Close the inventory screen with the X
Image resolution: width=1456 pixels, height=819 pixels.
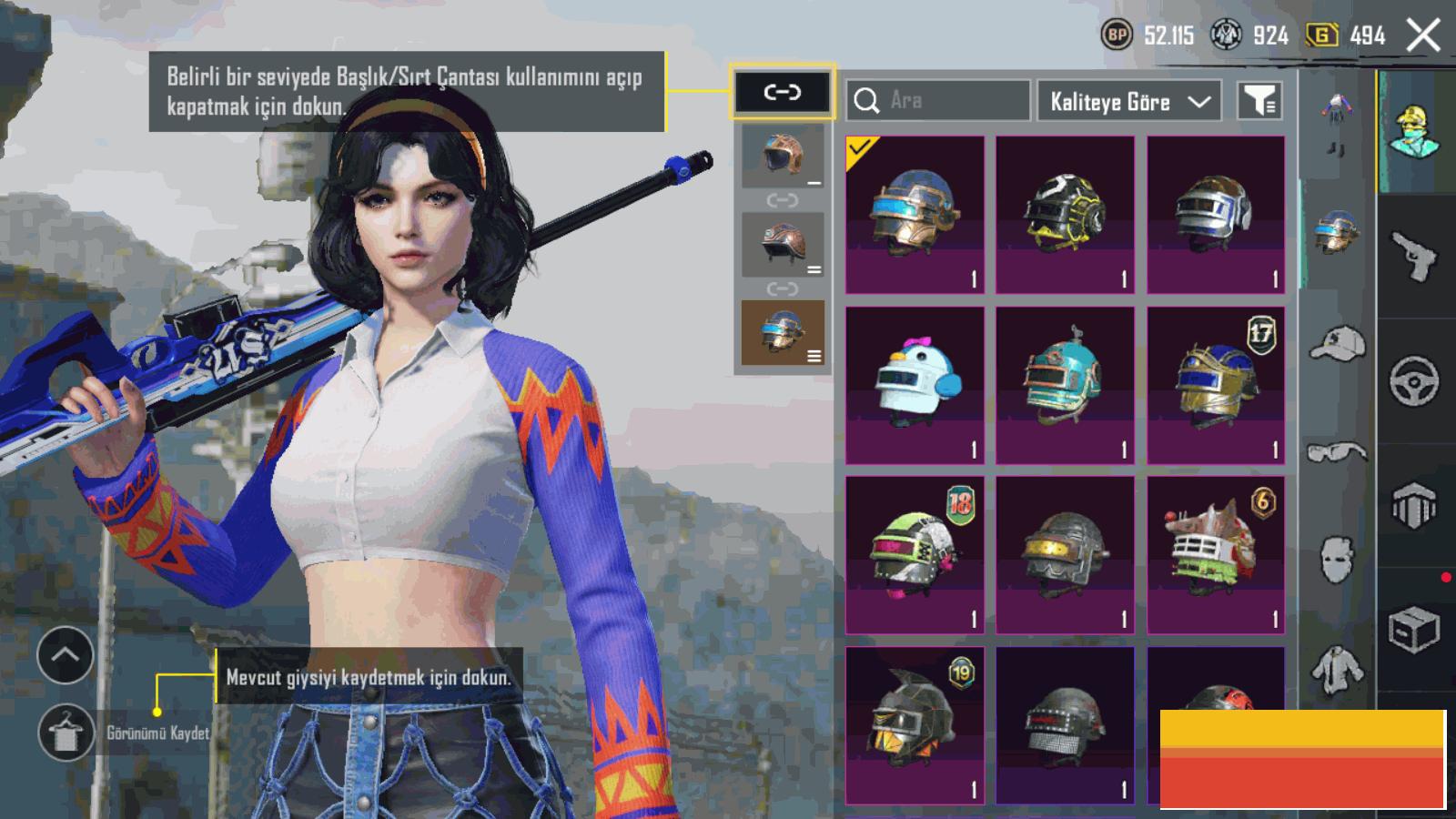(1423, 36)
